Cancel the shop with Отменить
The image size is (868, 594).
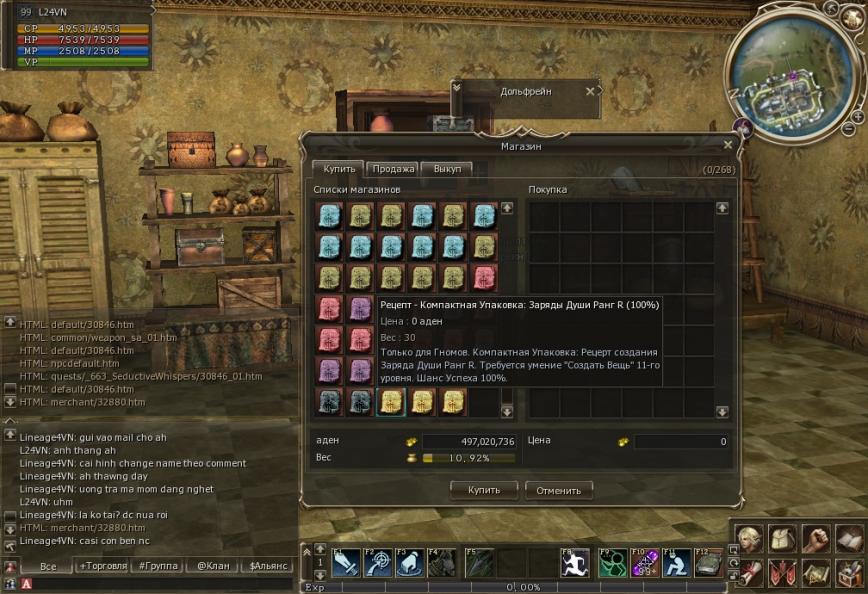pyautogui.click(x=558, y=490)
